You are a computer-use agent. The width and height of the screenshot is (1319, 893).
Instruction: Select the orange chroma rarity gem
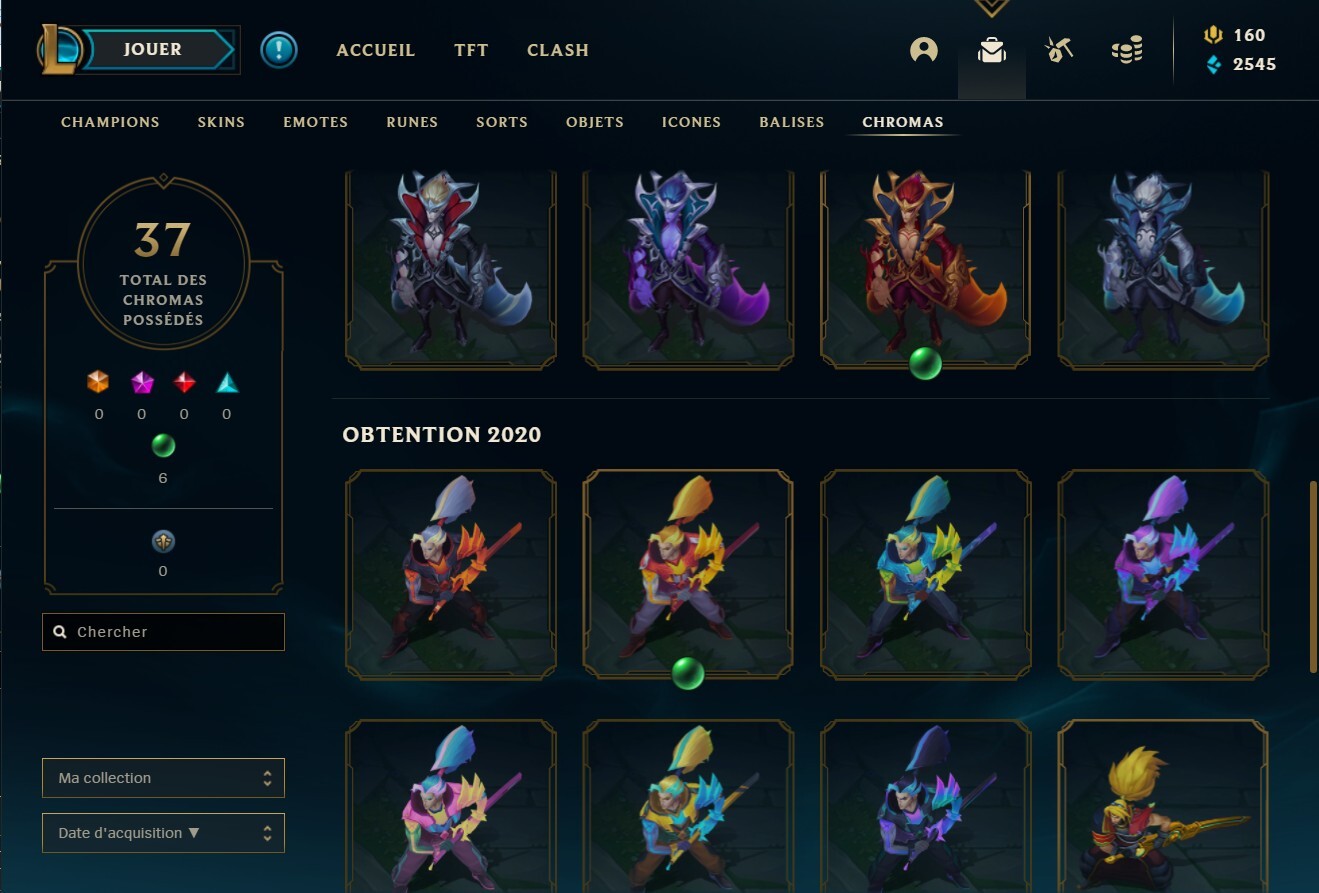point(99,383)
